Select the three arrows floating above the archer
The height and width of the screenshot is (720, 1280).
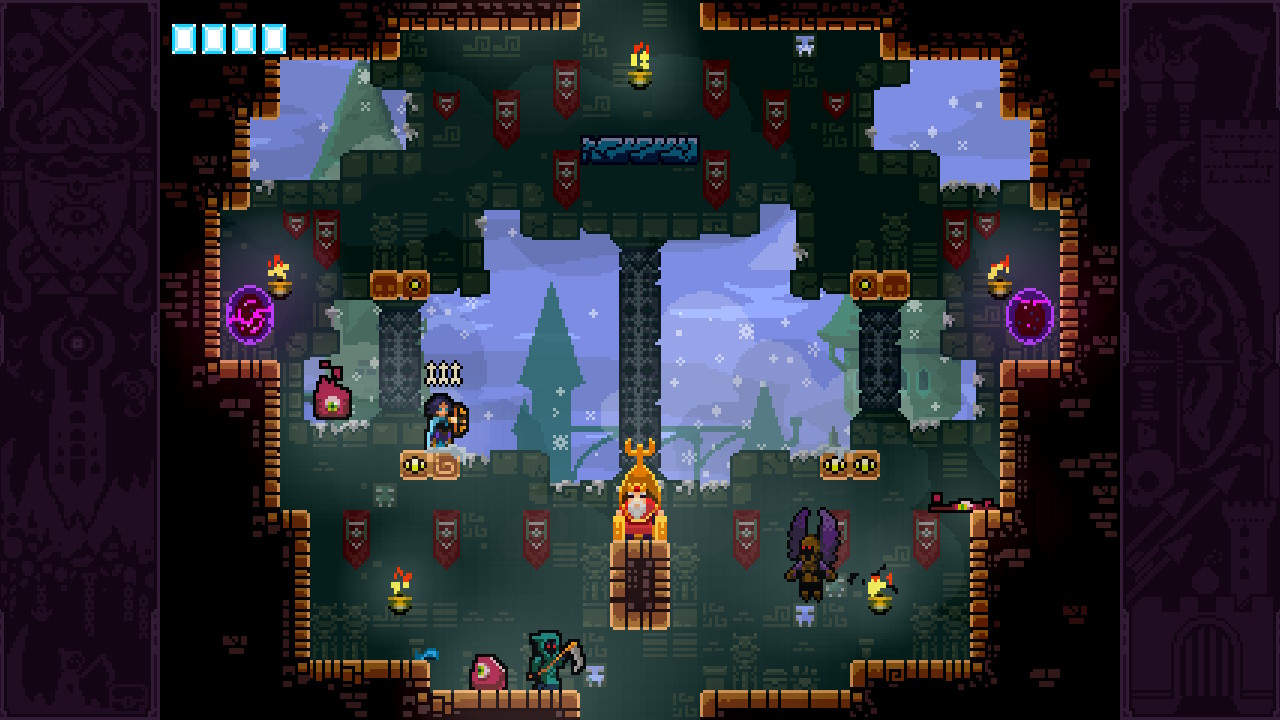tap(442, 373)
